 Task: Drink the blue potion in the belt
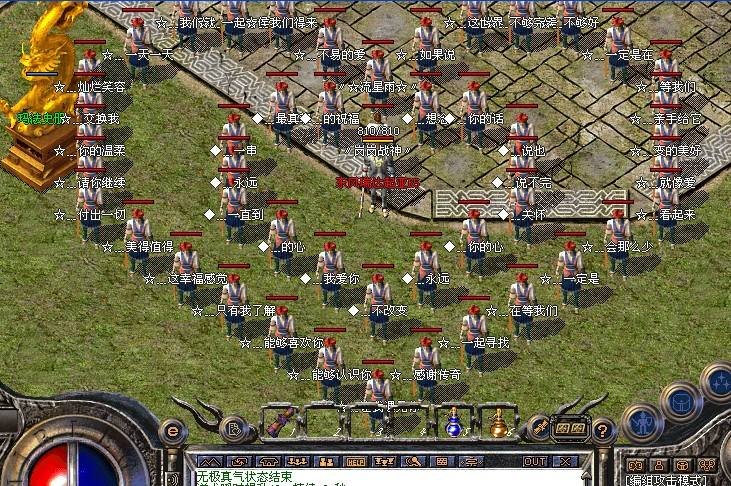452,424
